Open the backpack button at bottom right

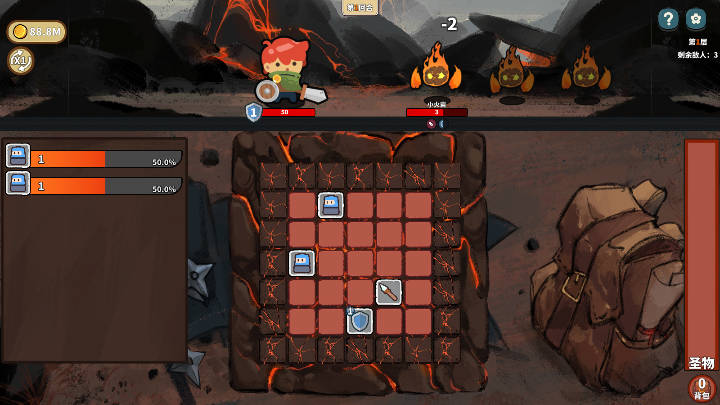[x=702, y=388]
